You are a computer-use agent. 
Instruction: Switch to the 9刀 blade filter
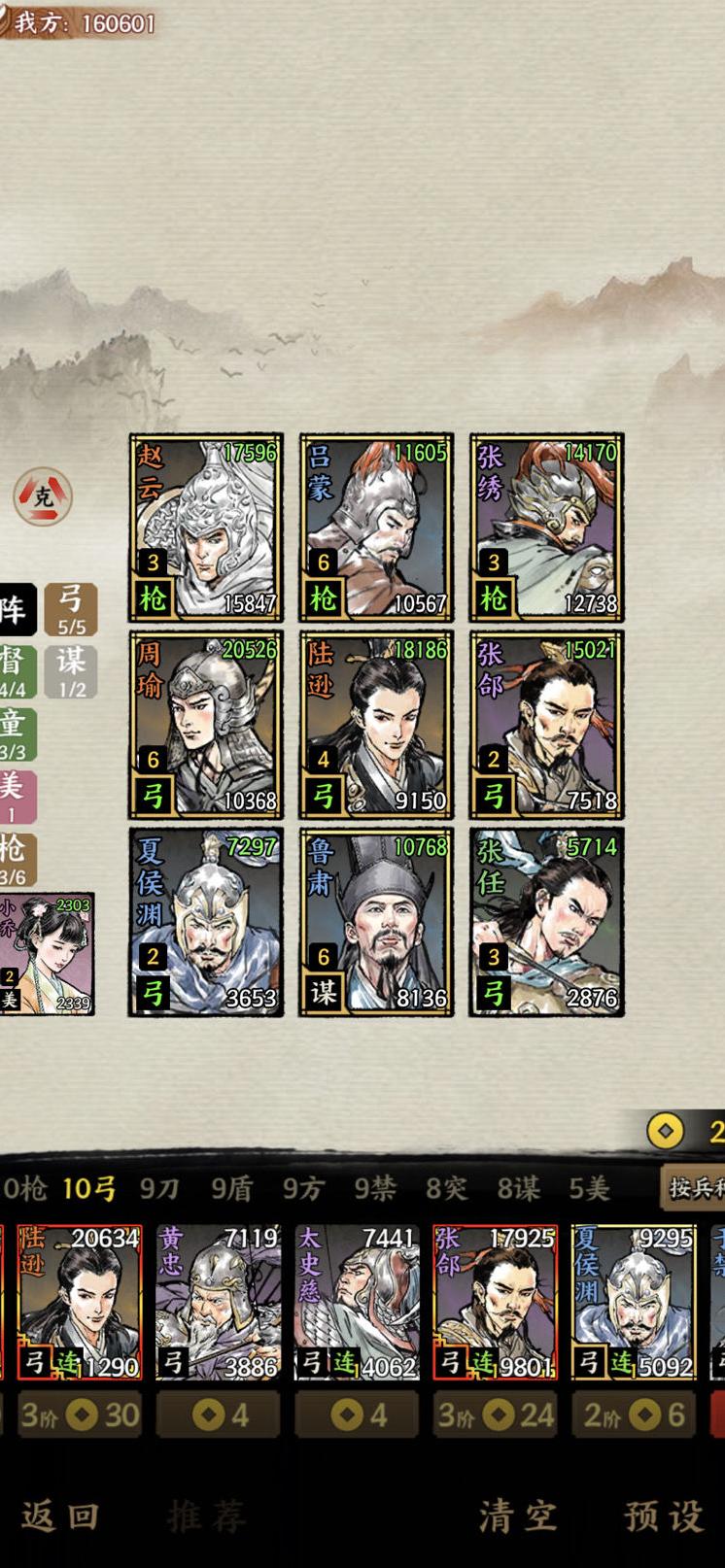tap(159, 1188)
